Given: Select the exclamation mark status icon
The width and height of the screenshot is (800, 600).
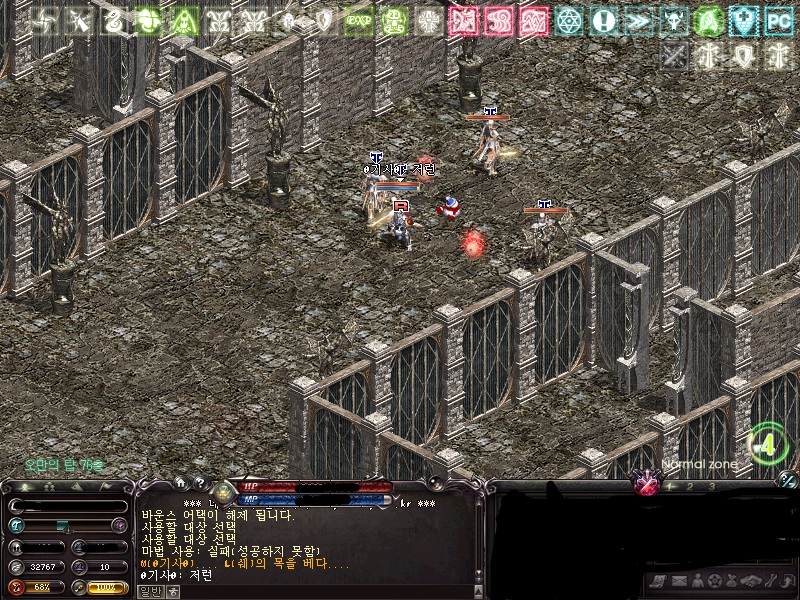Looking at the screenshot, I should coord(602,21).
